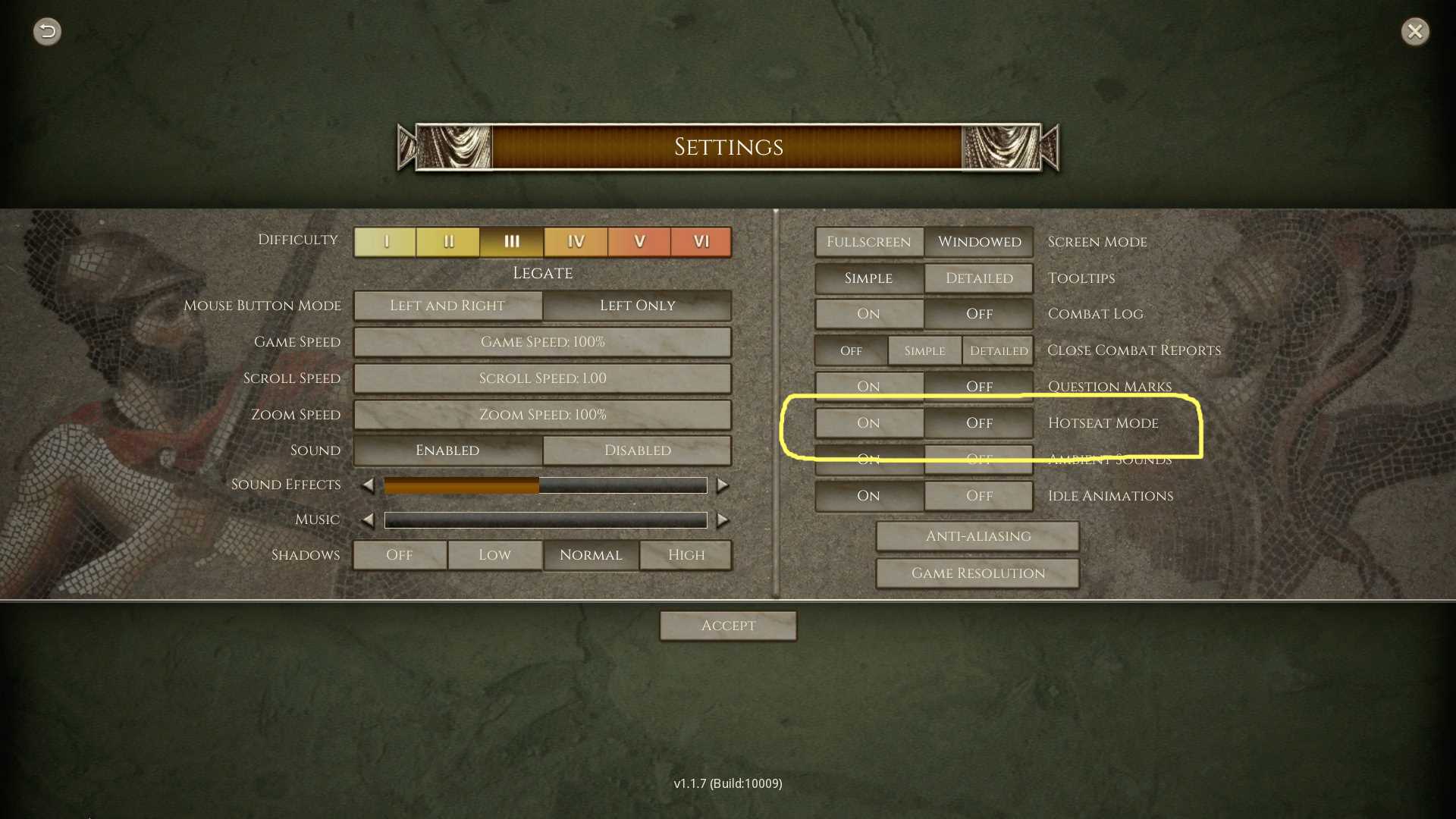
Task: Set close combat reports to Simple
Action: click(924, 350)
